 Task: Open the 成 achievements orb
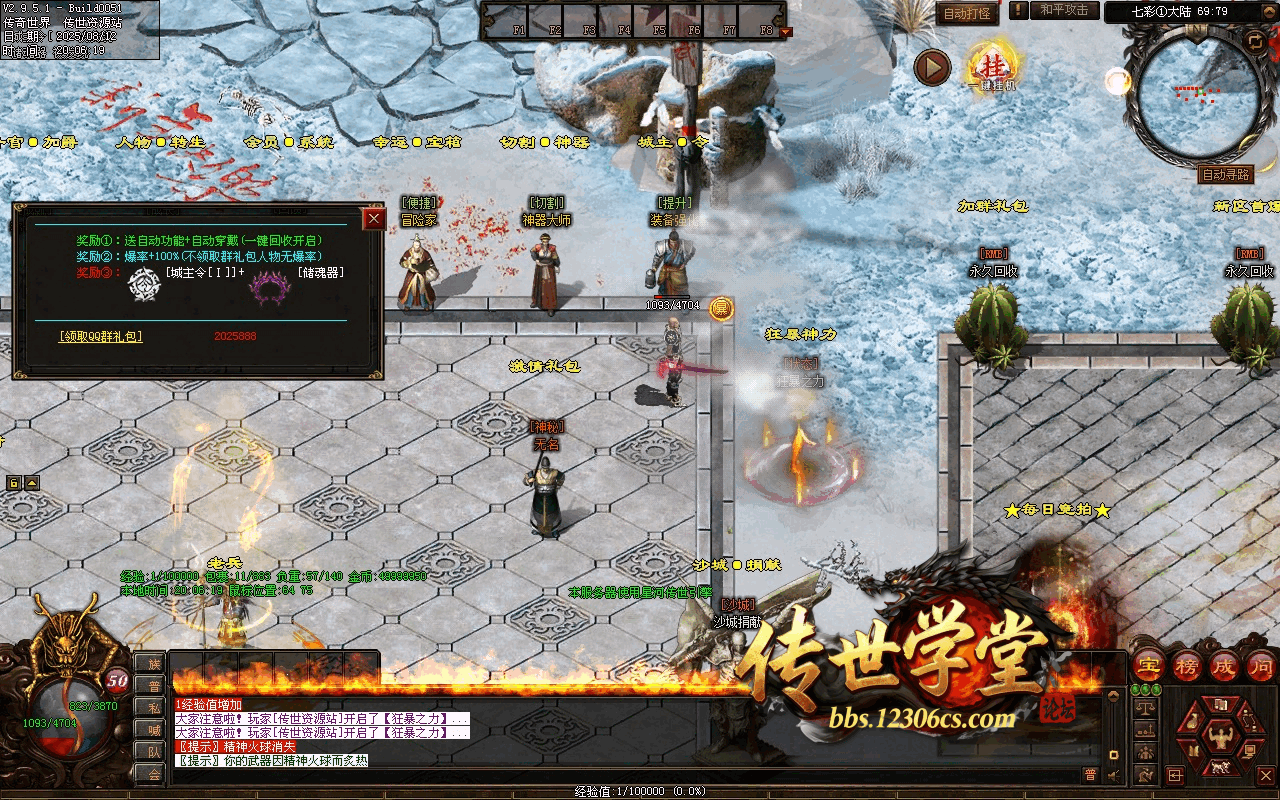click(1224, 666)
